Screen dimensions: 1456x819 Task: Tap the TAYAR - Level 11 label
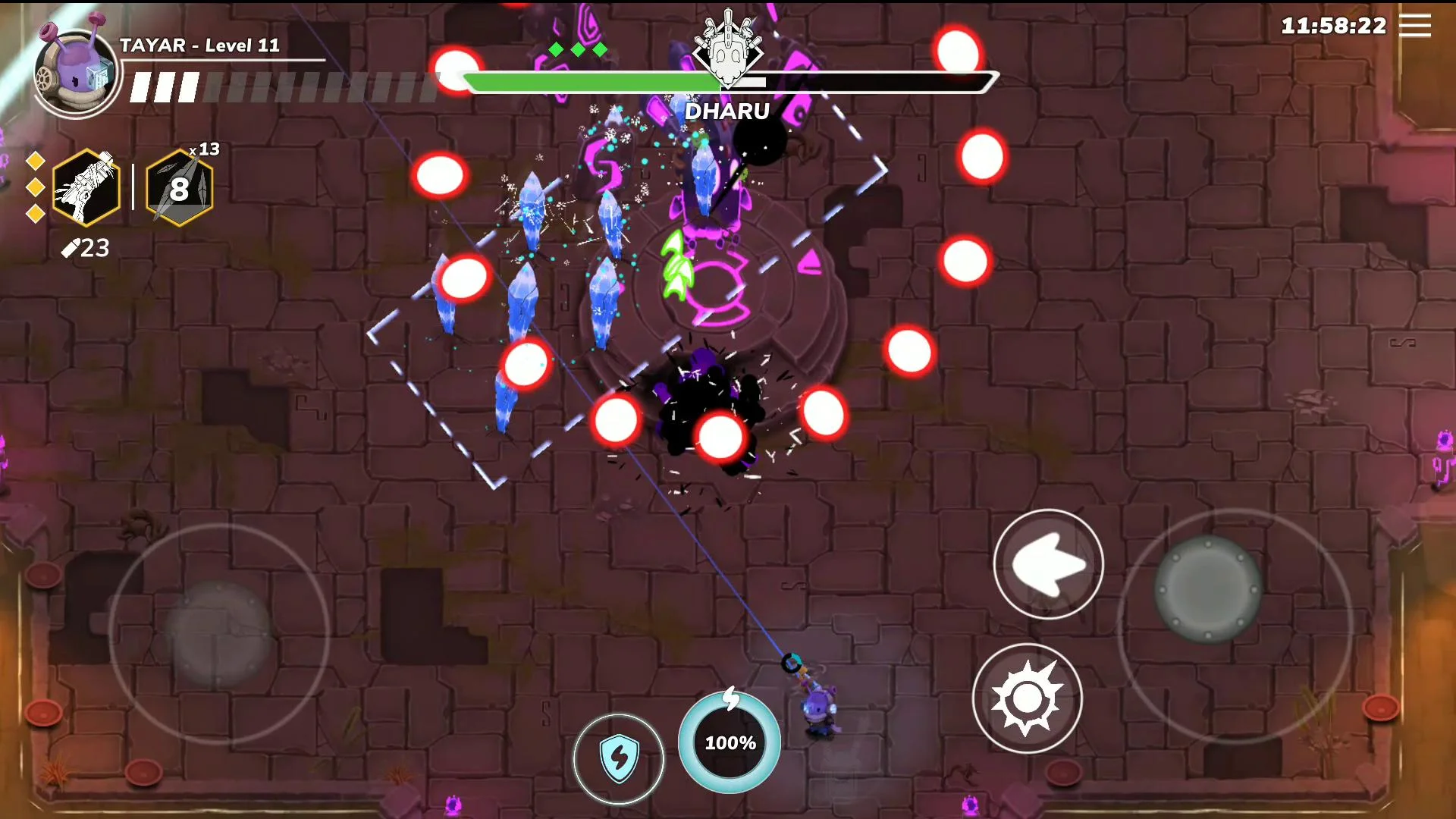199,45
